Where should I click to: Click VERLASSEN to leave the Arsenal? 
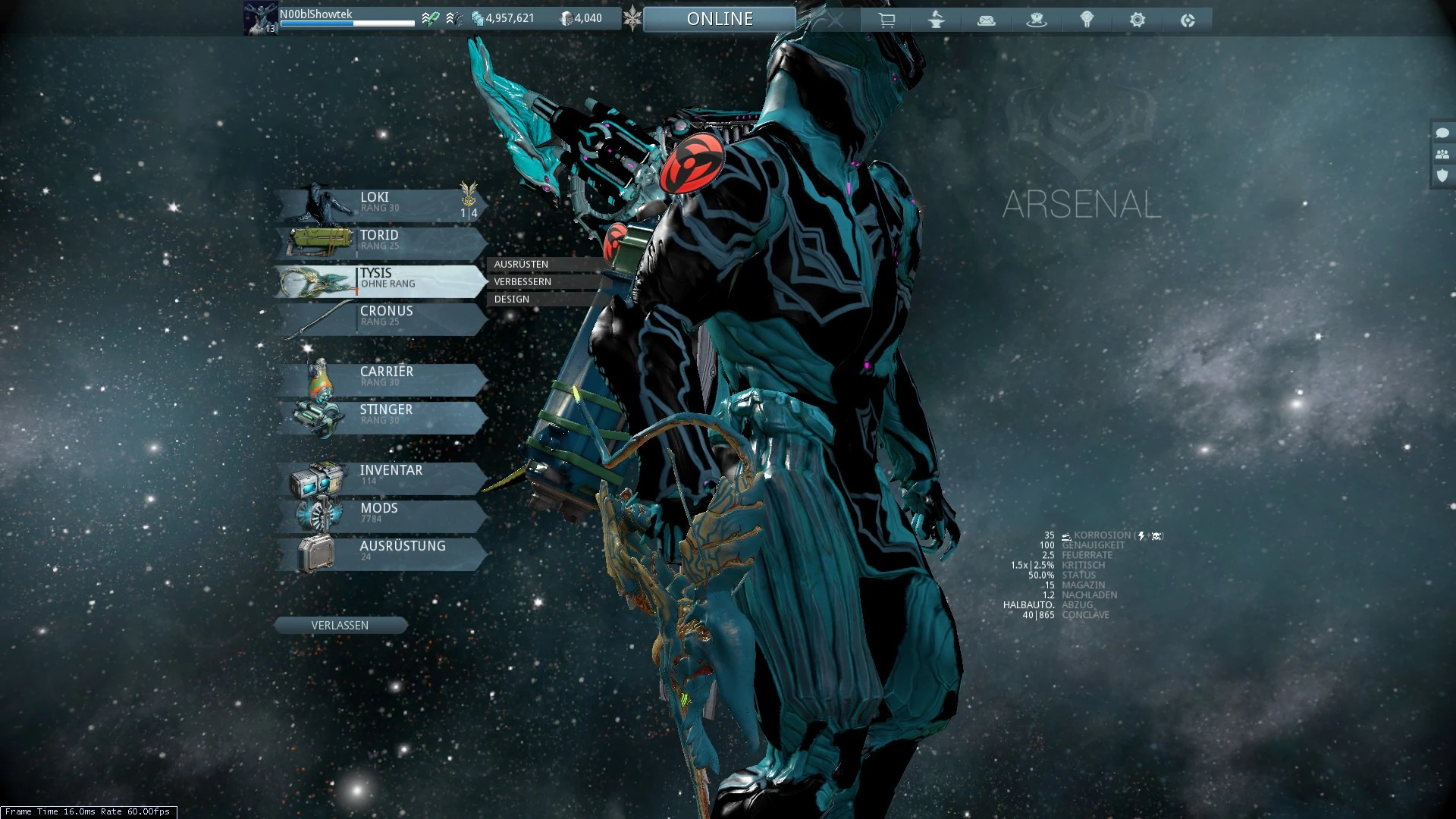point(340,624)
